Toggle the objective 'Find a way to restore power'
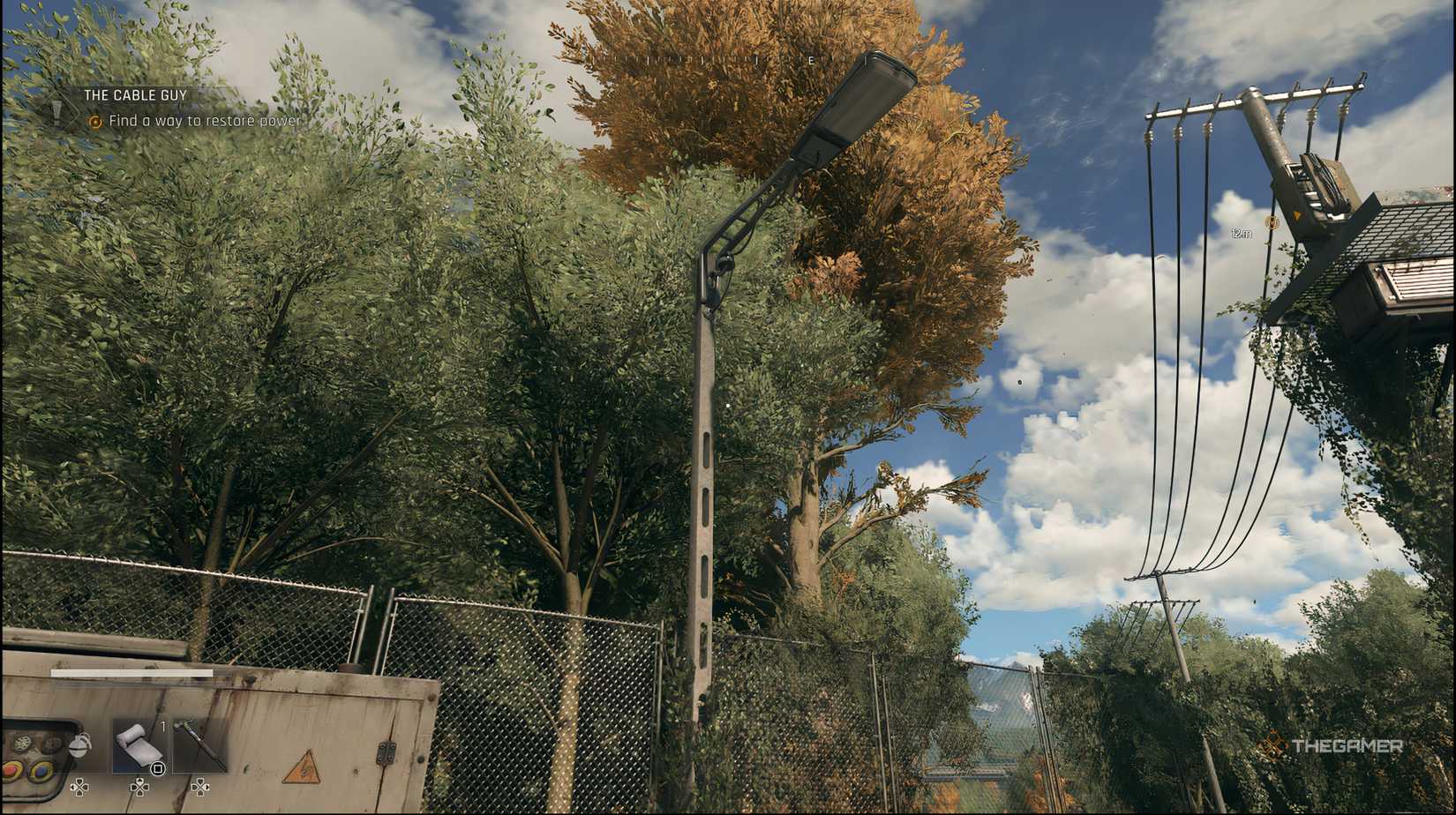 pos(206,122)
